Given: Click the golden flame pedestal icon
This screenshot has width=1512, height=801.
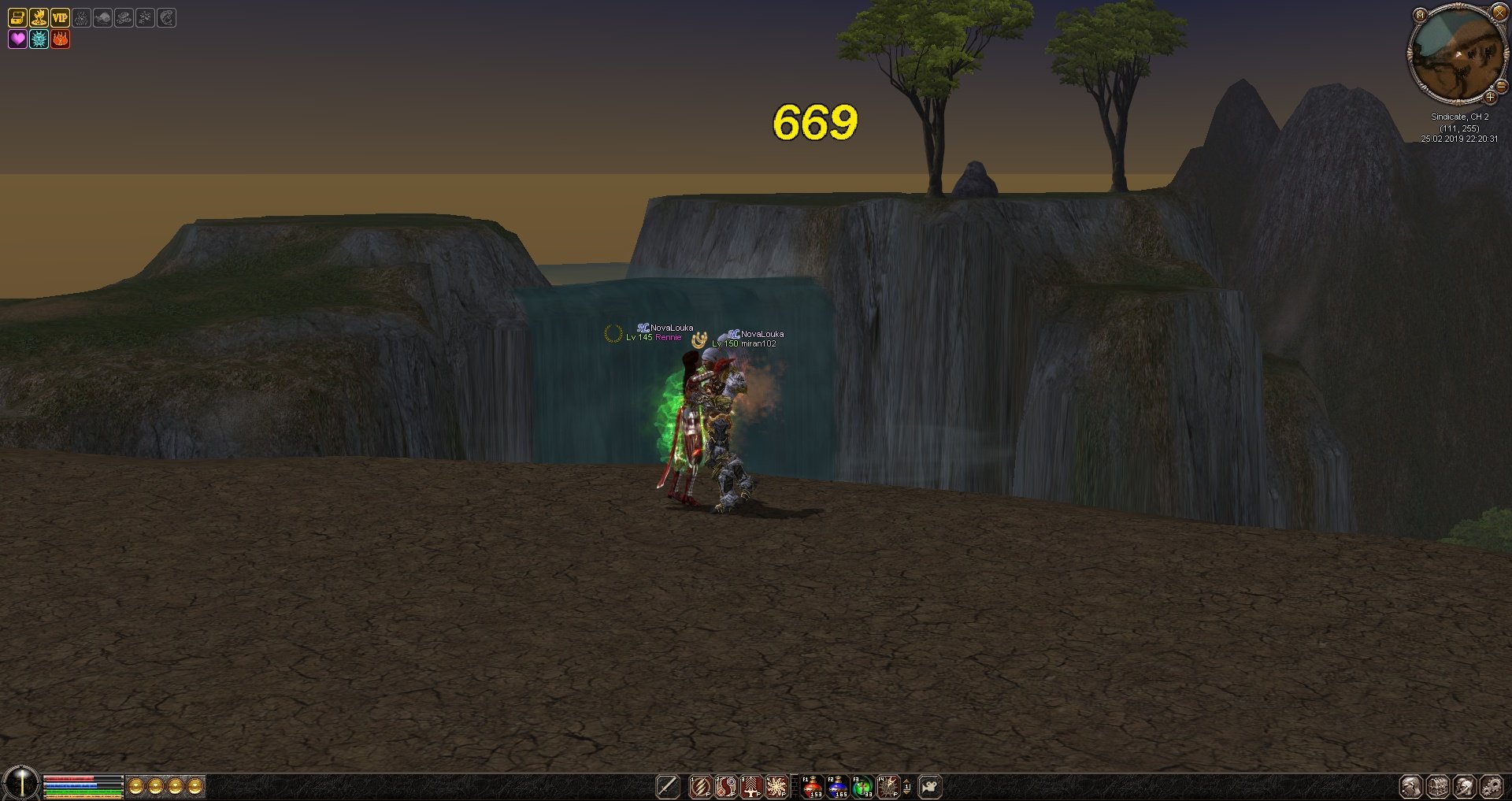Looking at the screenshot, I should 39,17.
